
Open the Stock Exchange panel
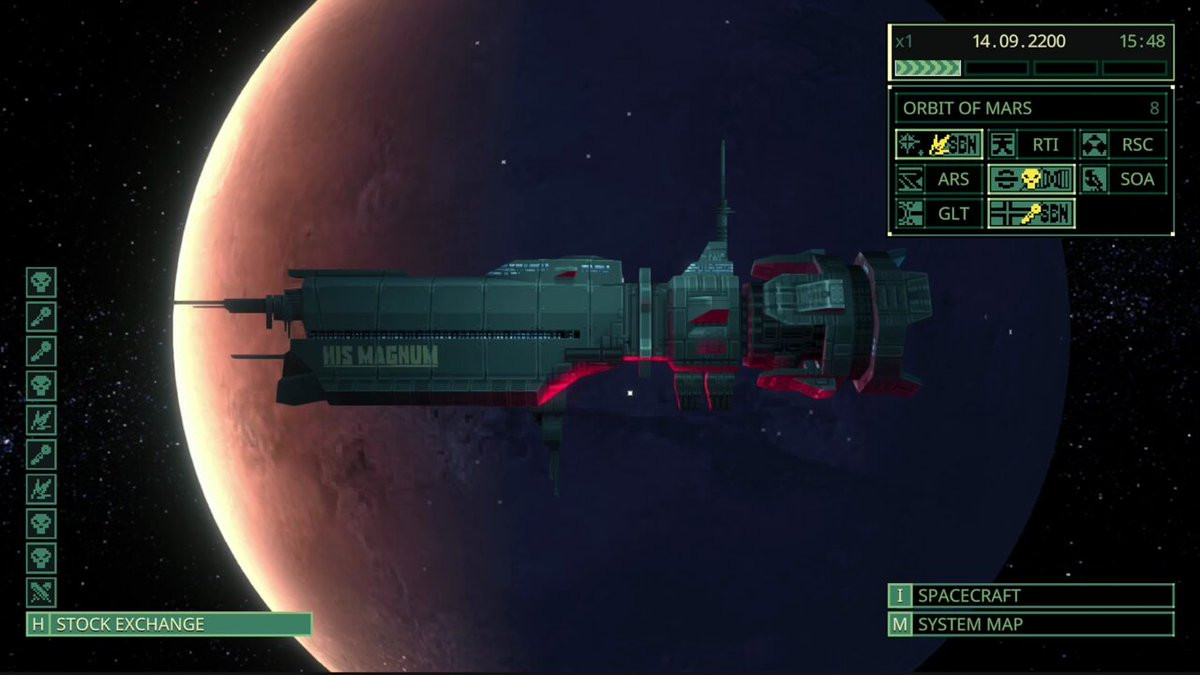coord(168,624)
